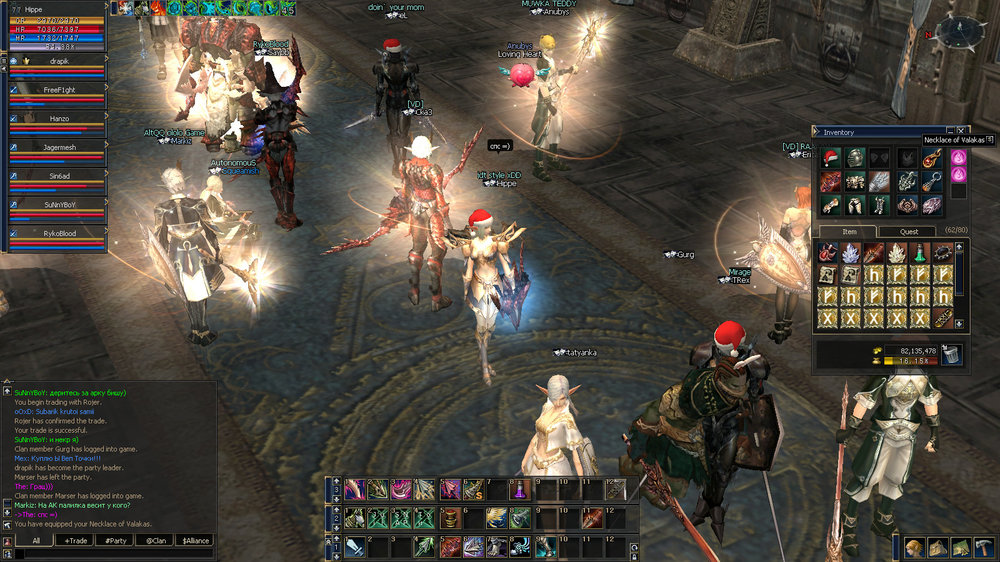1000x562 pixels.
Task: Switch to the #Party chat tab
Action: tap(116, 540)
